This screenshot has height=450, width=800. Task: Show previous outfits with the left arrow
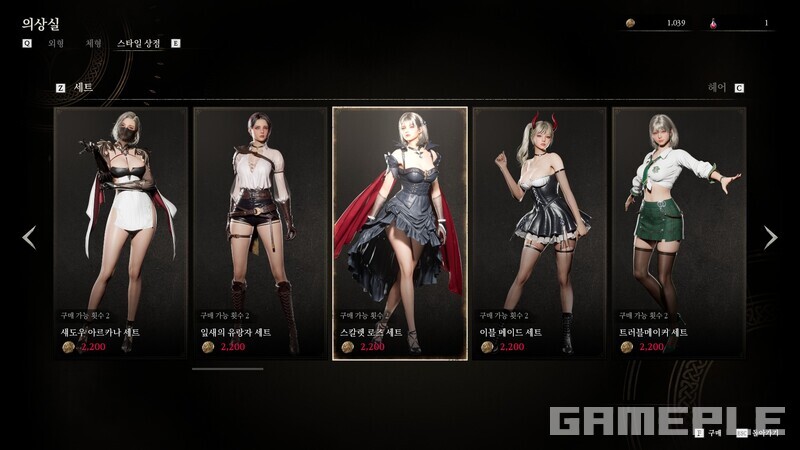pyautogui.click(x=29, y=237)
